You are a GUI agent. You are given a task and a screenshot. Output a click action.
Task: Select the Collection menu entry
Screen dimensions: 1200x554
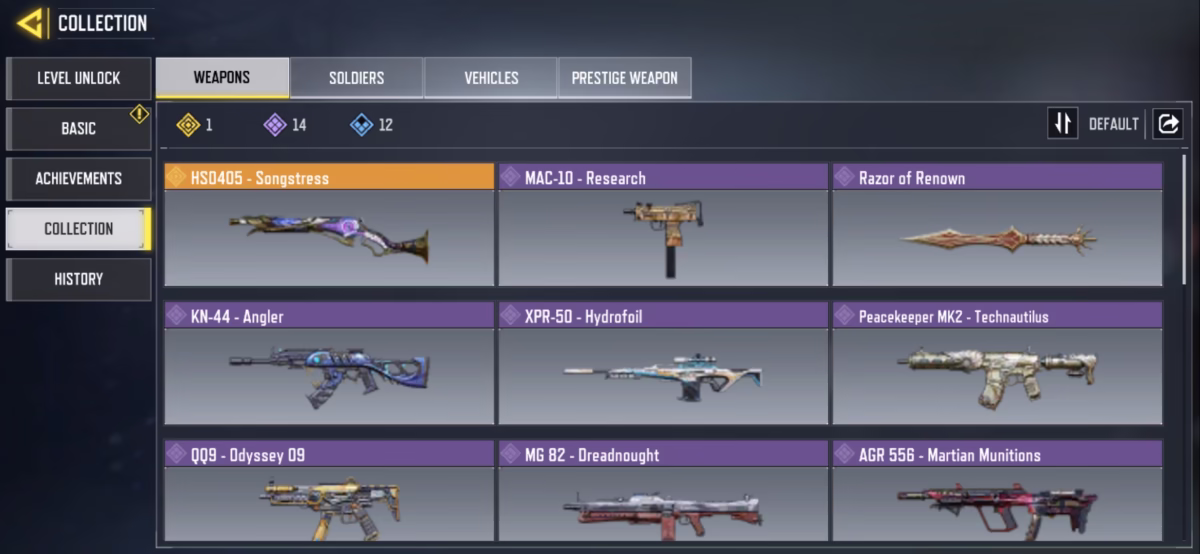coord(79,228)
